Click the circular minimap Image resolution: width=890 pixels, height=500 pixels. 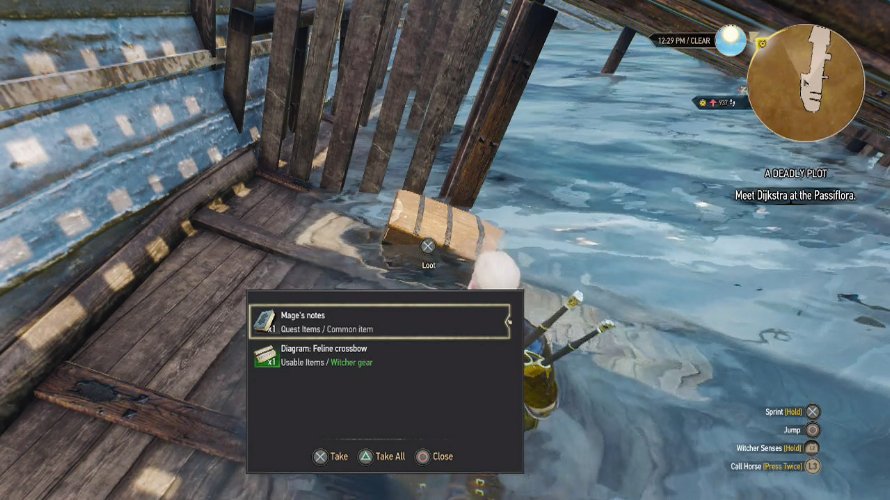click(806, 82)
